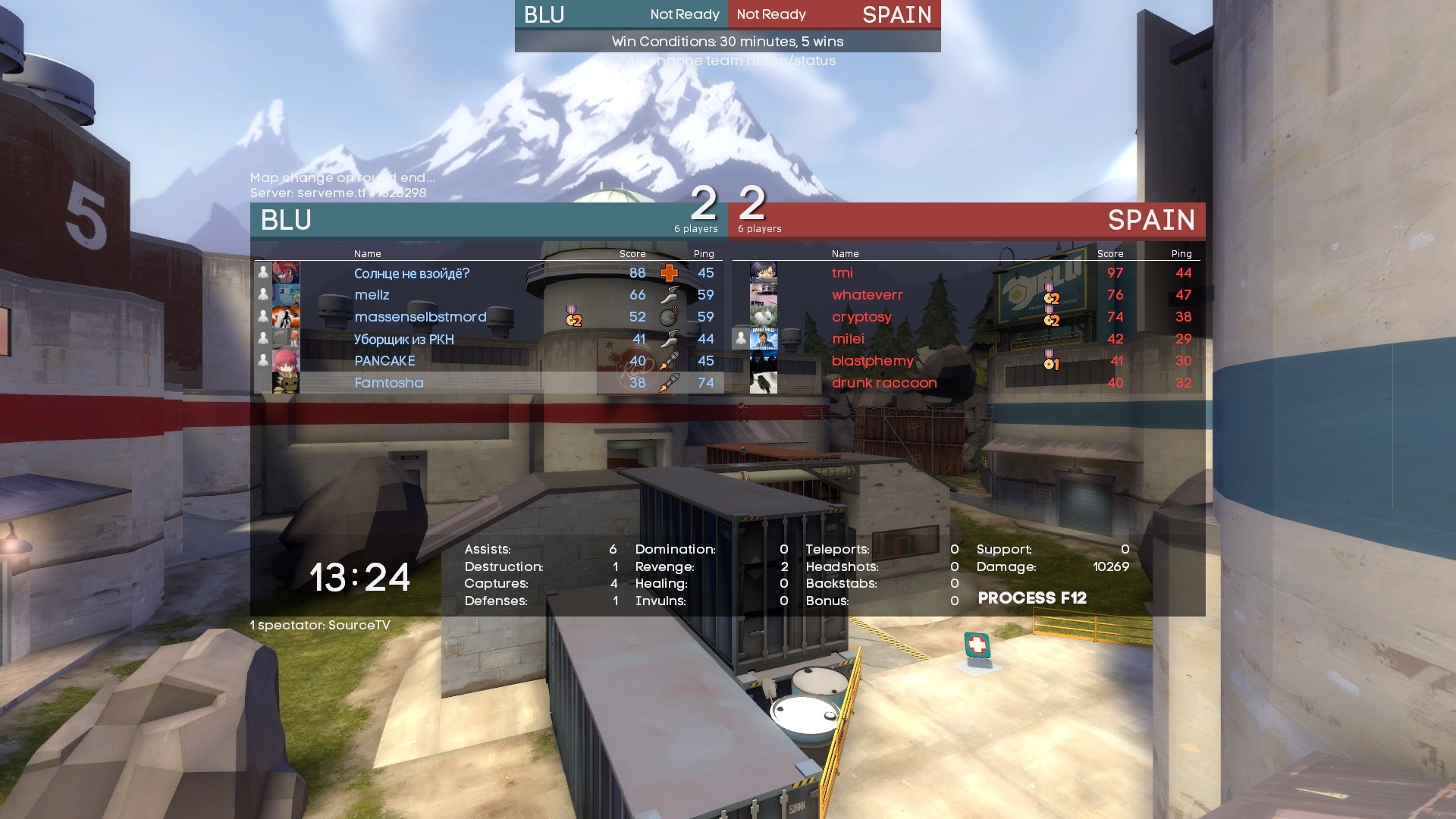1456x819 pixels.
Task: Select player row Солнце не взойдё?
Action: [412, 273]
